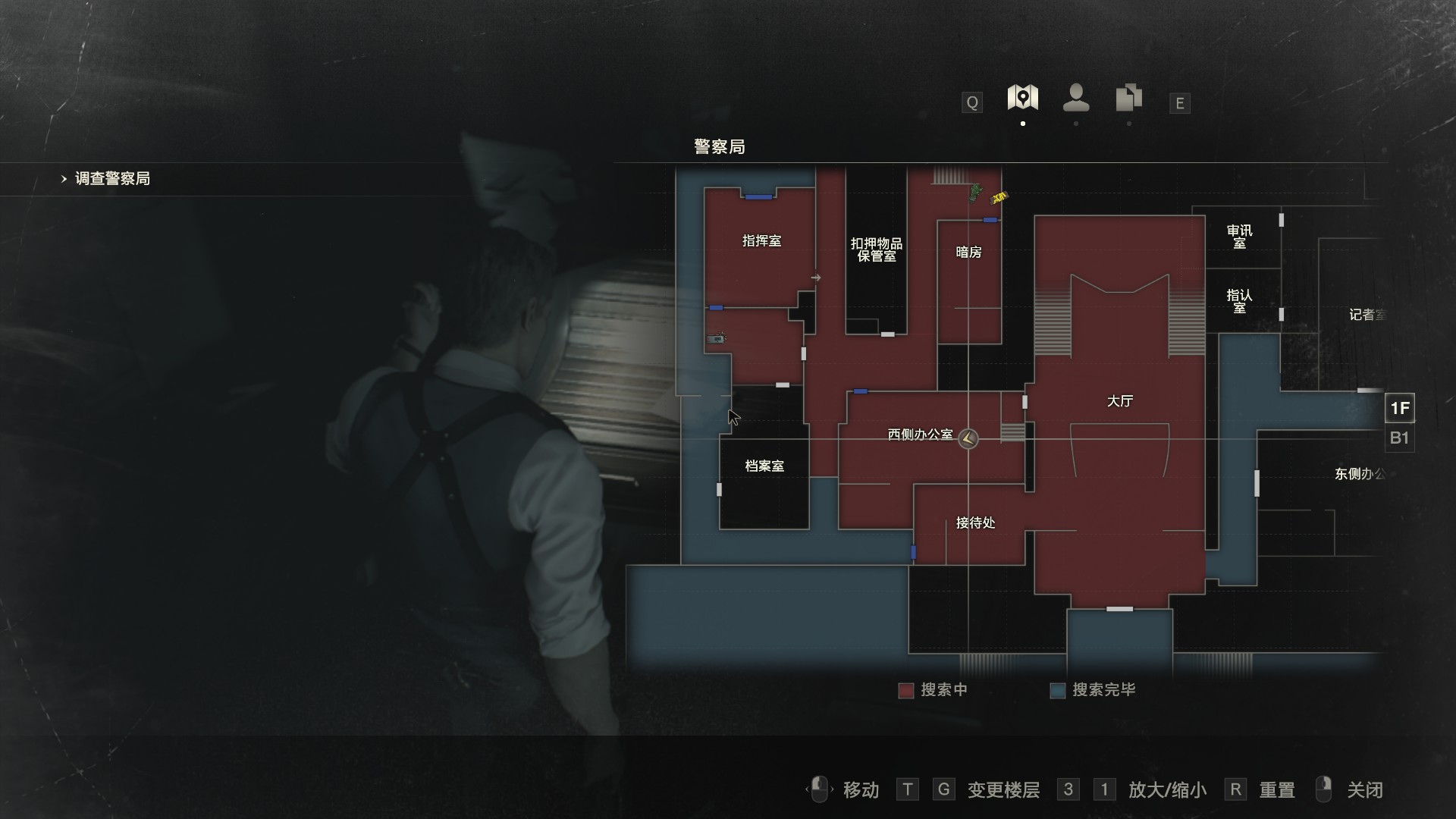Click the 大厅 main hall room

point(1119,401)
